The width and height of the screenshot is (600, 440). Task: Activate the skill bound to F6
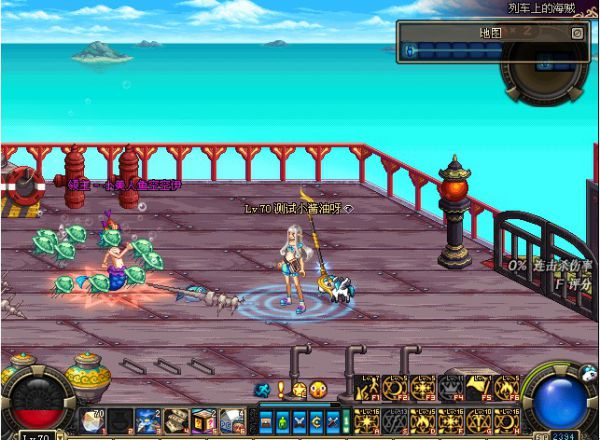[x=506, y=387]
